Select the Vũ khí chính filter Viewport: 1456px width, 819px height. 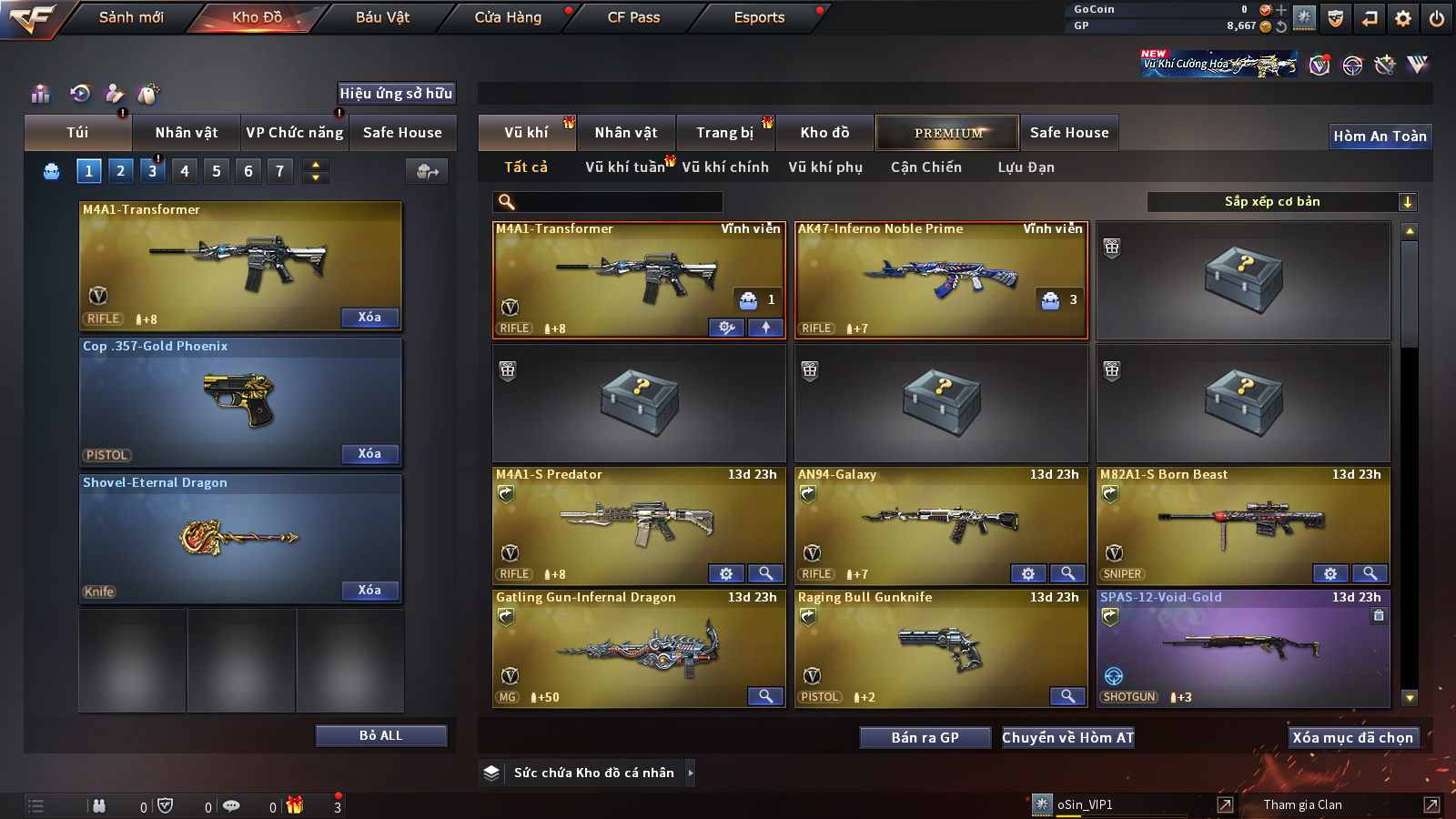pyautogui.click(x=725, y=167)
